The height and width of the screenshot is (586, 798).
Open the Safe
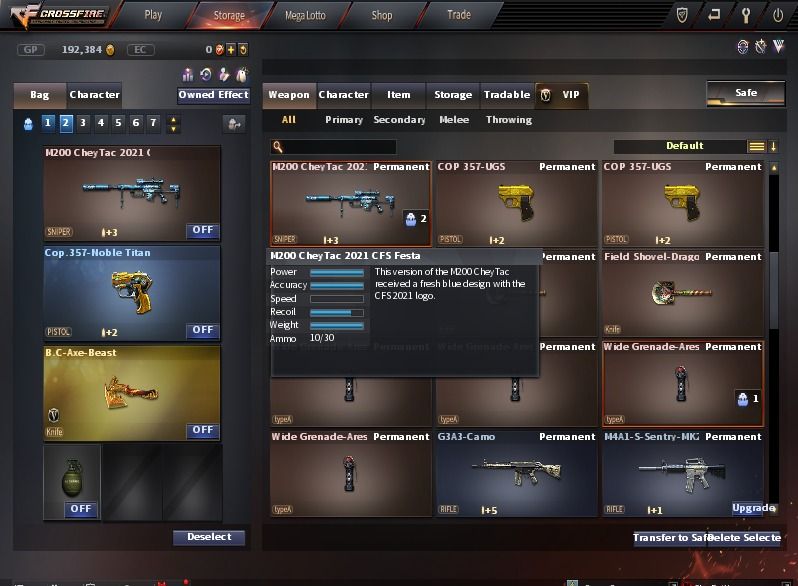pyautogui.click(x=745, y=93)
